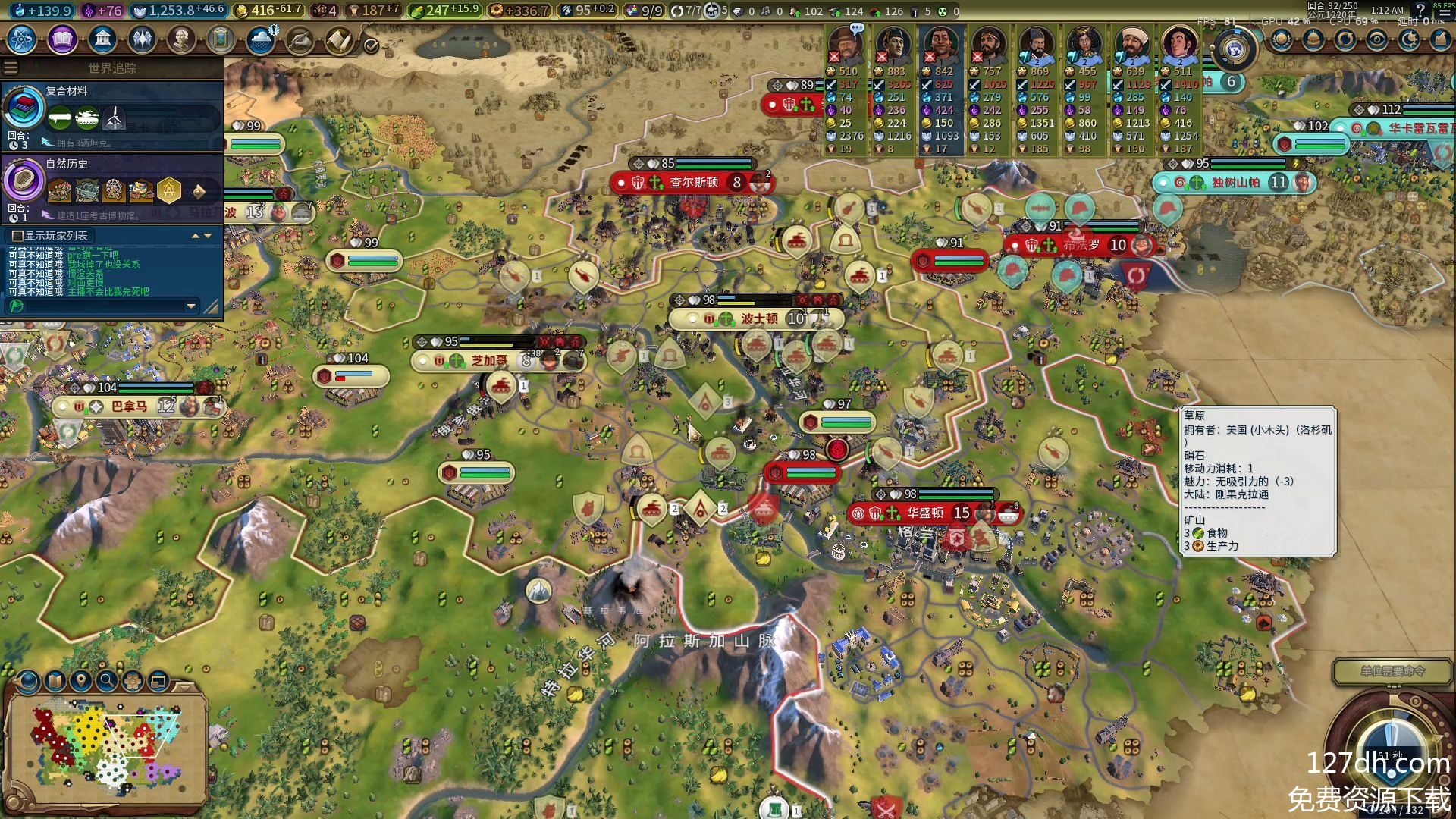This screenshot has width=1456, height=819.
Task: Open the minimap lens folded-map button
Action: [55, 681]
